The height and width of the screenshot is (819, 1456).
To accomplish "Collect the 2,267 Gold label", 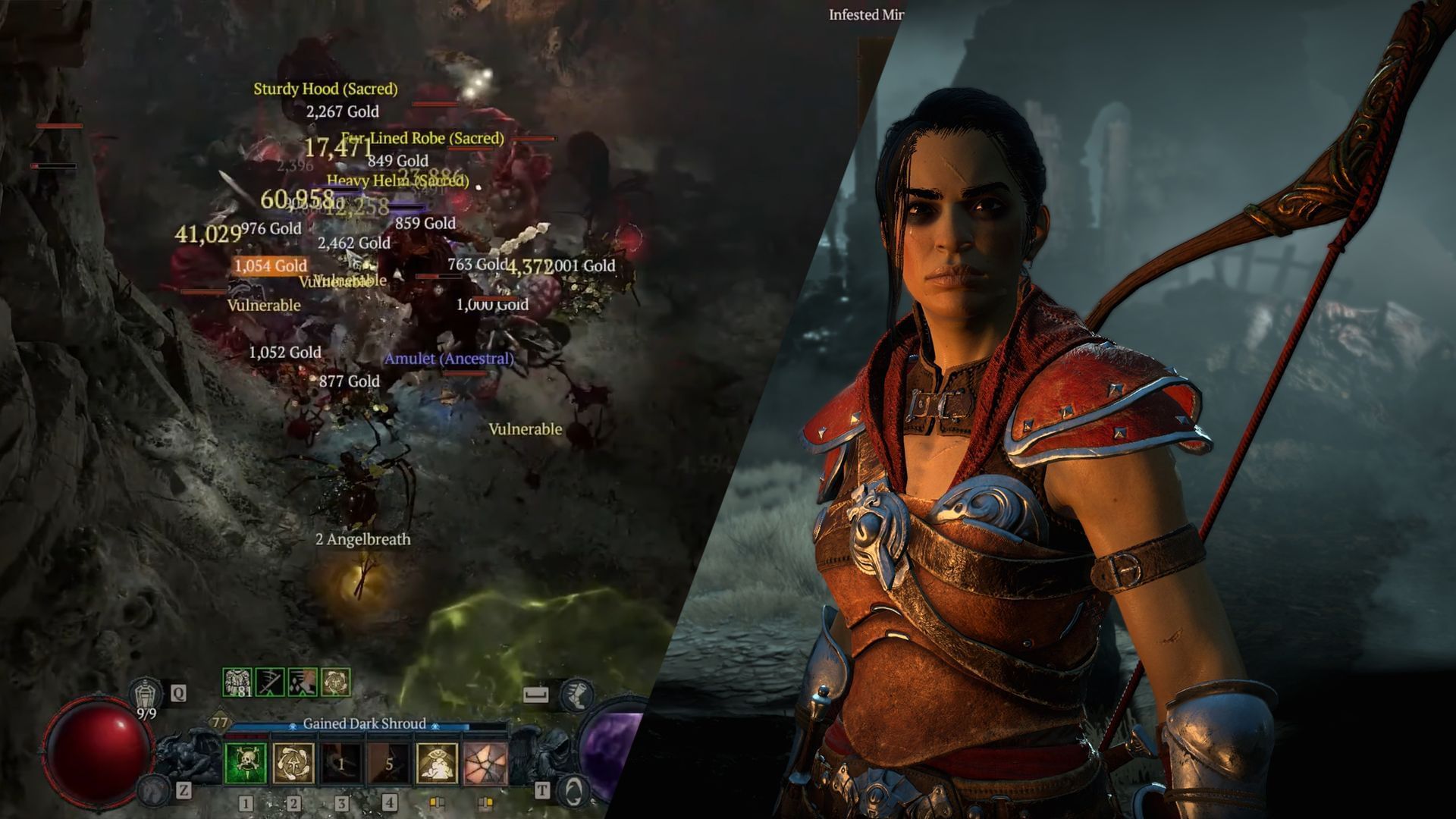I will point(342,111).
